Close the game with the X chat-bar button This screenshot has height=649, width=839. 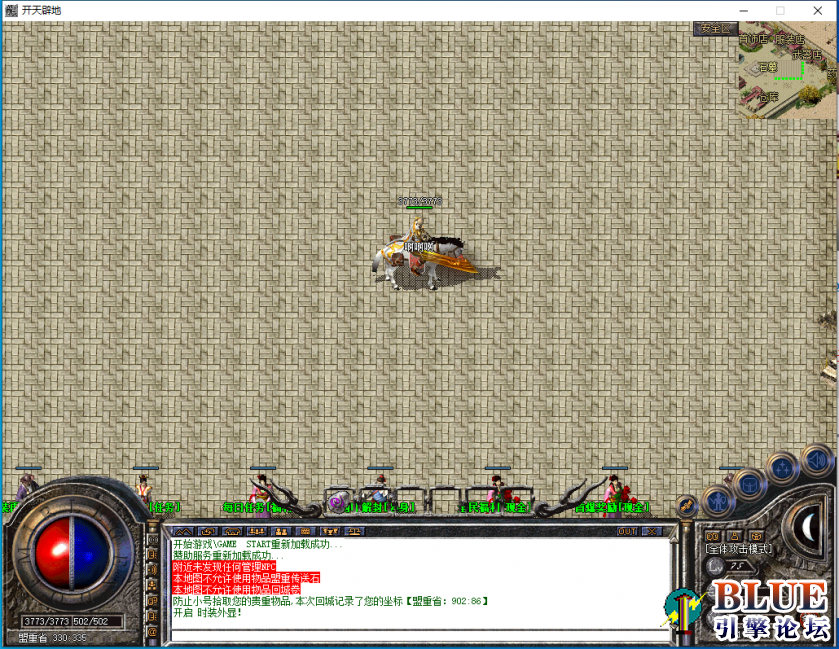[651, 531]
